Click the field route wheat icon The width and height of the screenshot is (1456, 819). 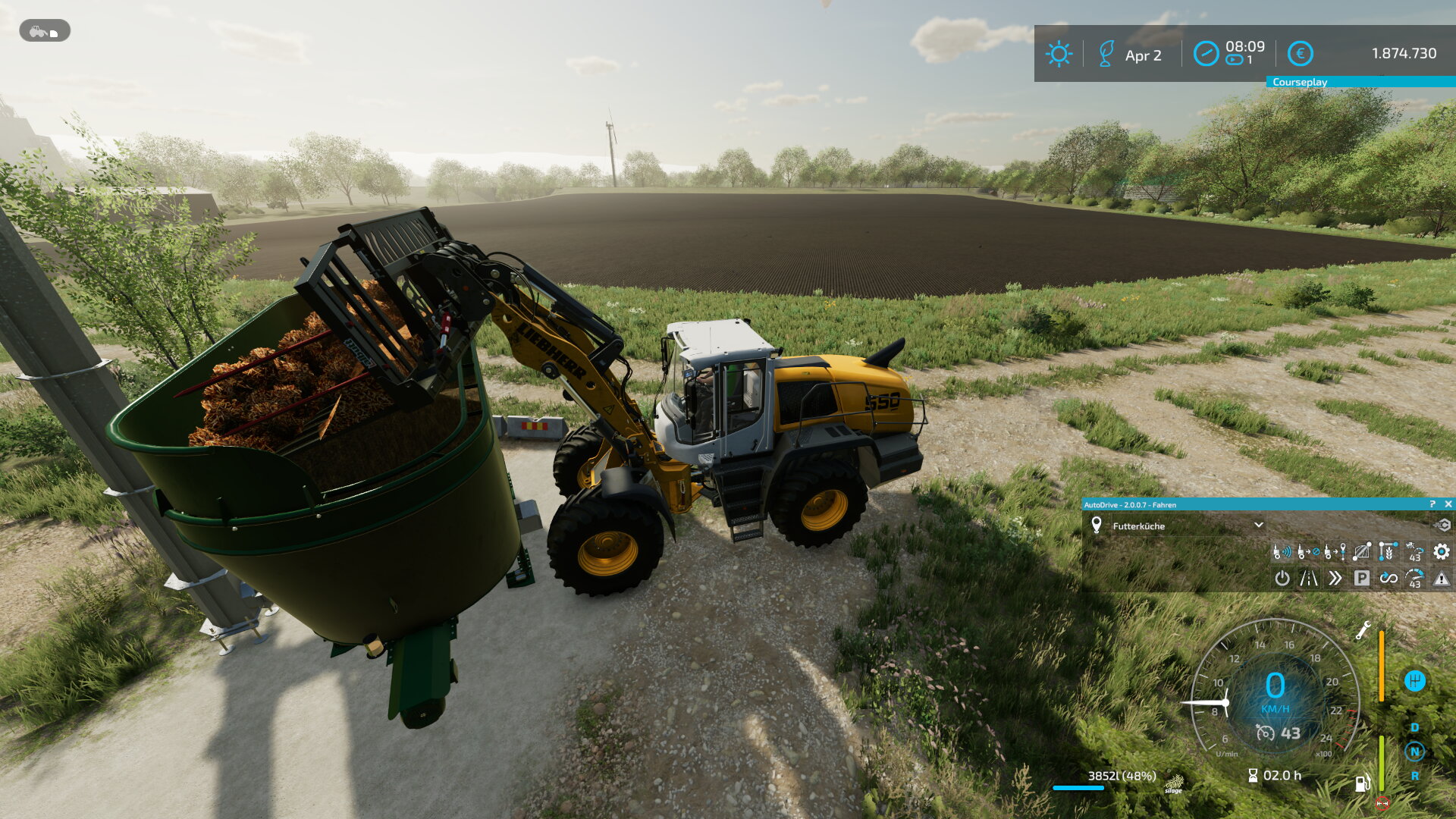pos(1389,551)
